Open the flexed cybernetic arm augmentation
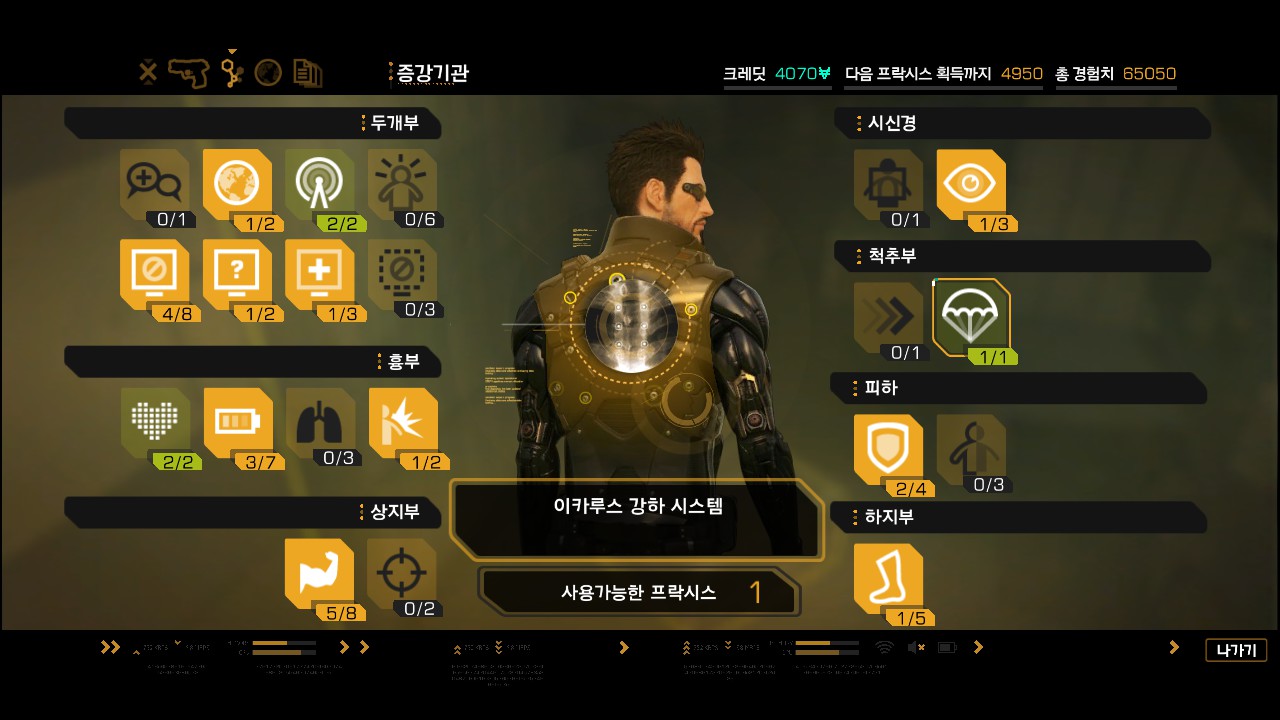The image size is (1280, 720). click(x=319, y=574)
